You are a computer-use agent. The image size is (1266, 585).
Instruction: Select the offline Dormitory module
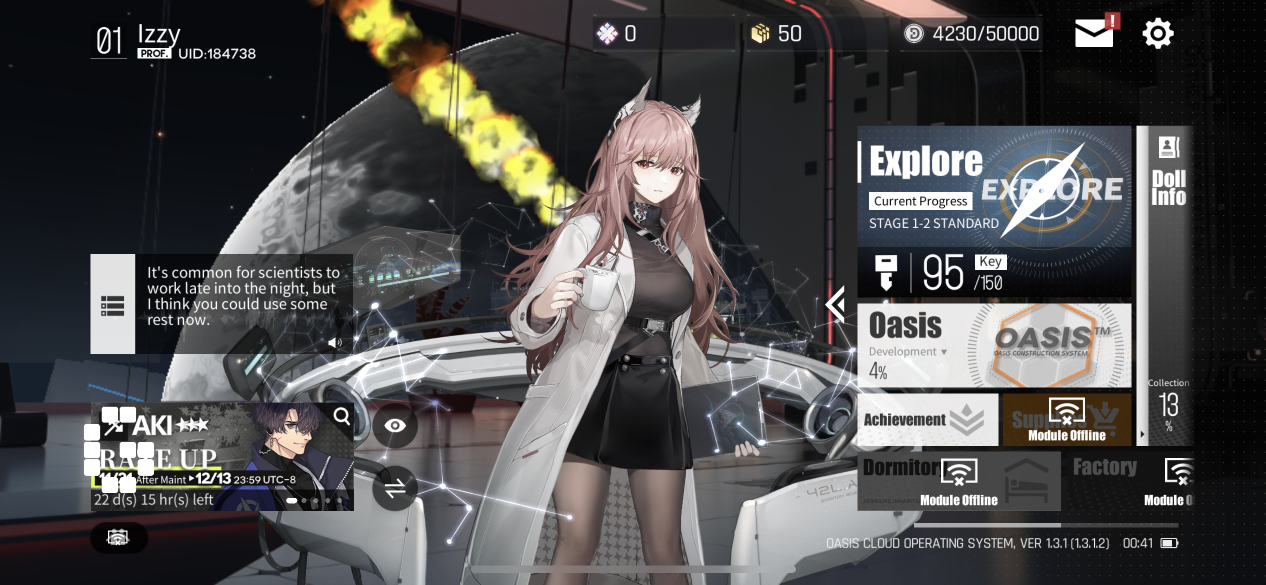pyautogui.click(x=959, y=480)
